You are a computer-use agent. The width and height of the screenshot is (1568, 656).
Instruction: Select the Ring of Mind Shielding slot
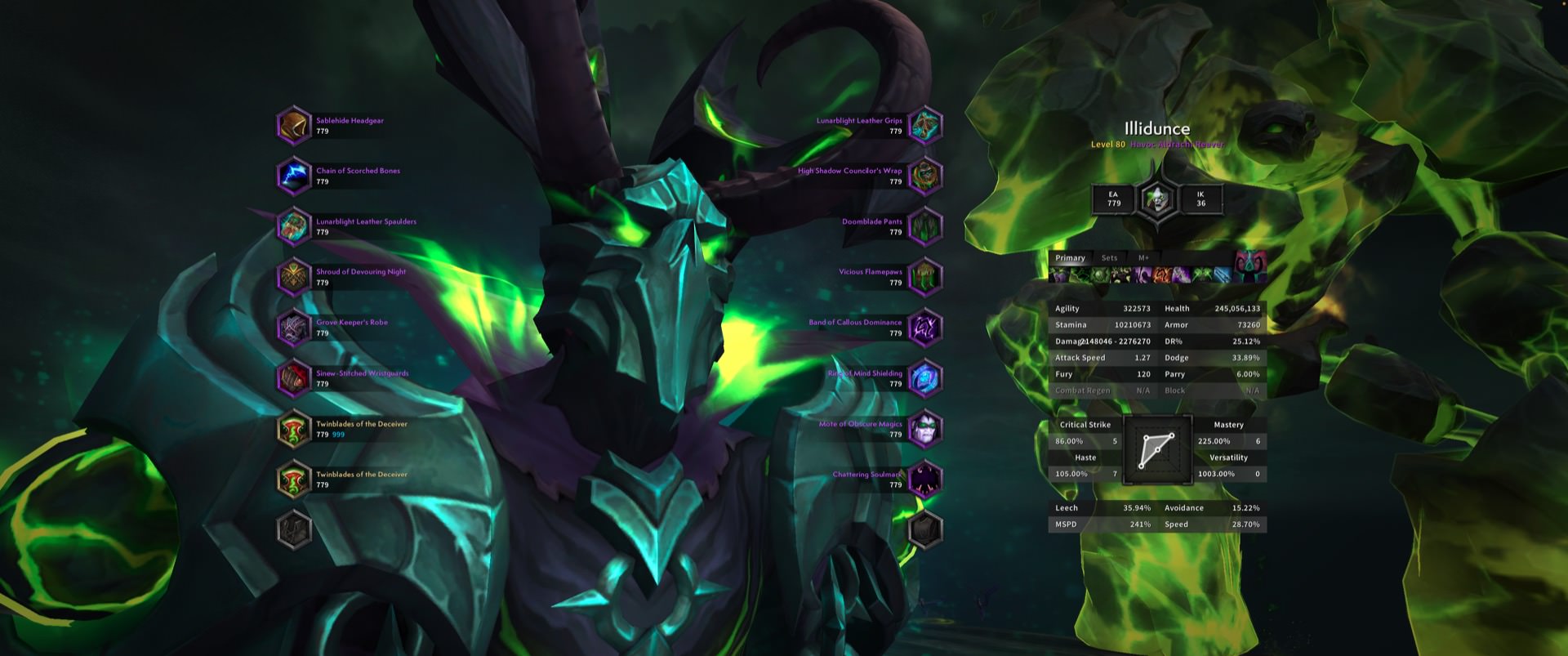[x=925, y=378]
